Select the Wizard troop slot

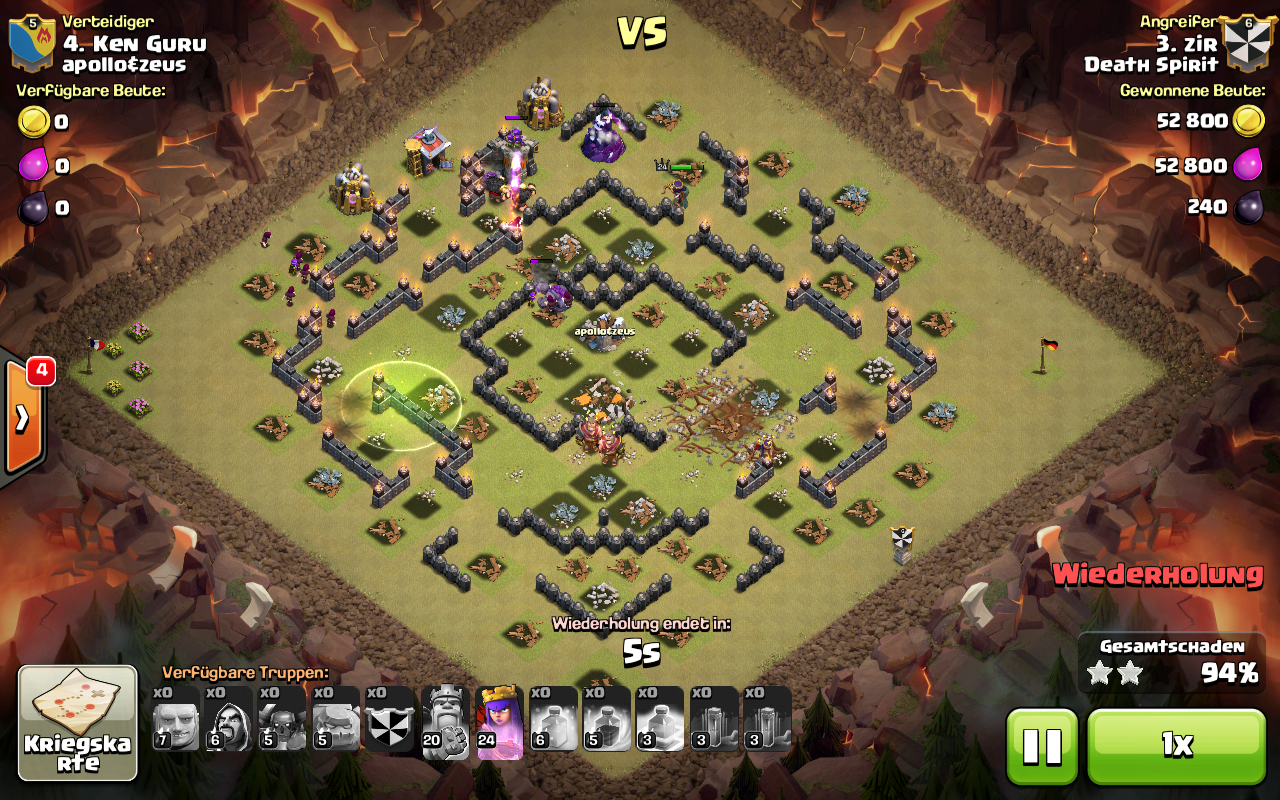click(x=229, y=719)
